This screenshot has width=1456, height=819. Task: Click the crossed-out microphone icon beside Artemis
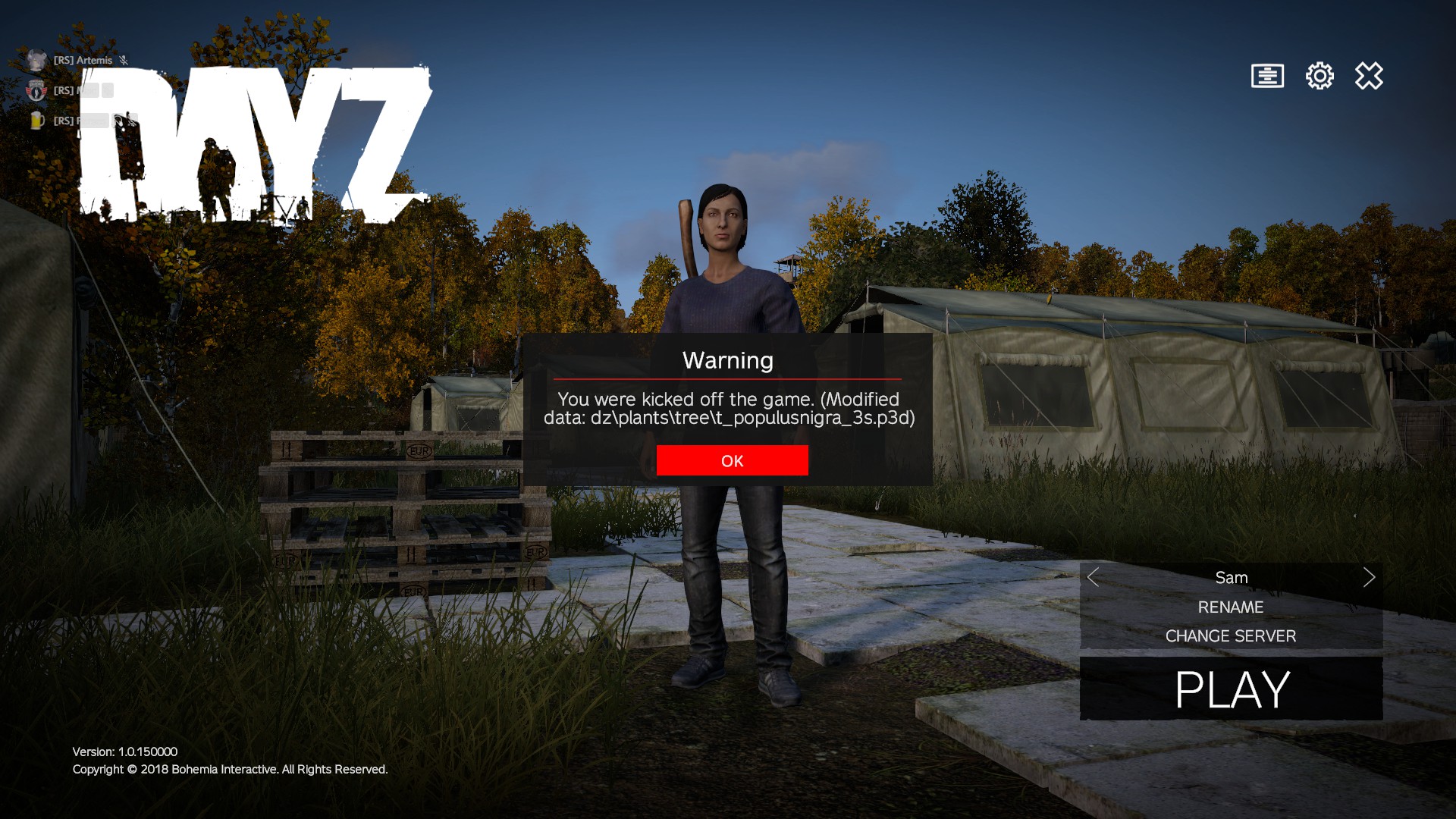tap(123, 60)
